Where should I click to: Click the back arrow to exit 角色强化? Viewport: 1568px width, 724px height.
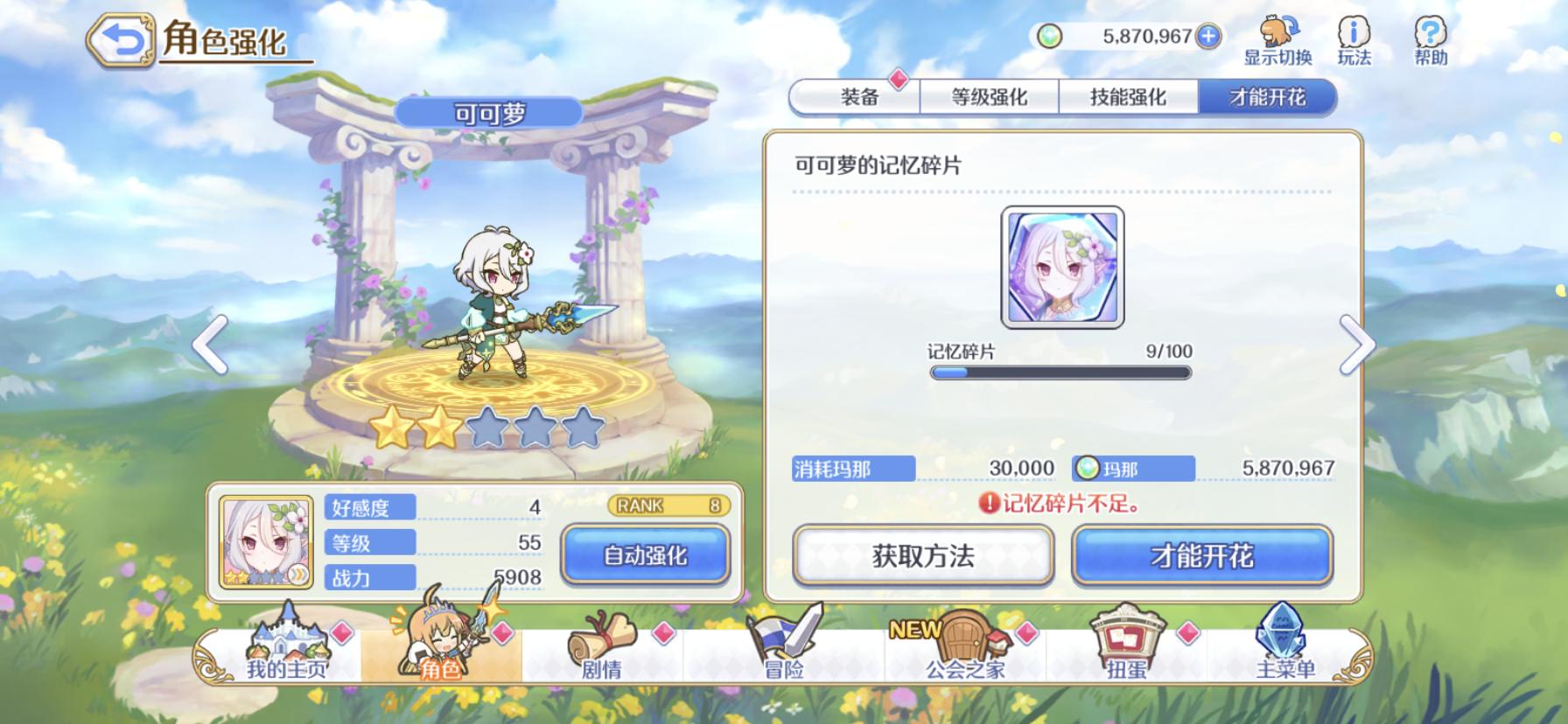pos(122,38)
